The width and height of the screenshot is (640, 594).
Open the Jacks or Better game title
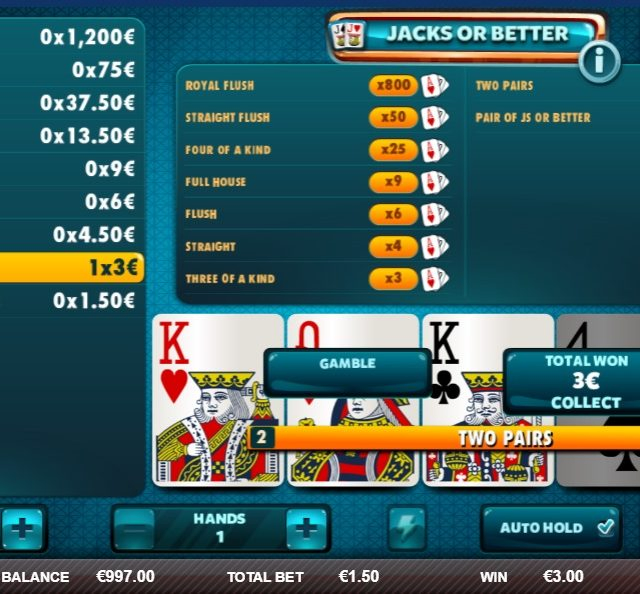pyautogui.click(x=466, y=34)
